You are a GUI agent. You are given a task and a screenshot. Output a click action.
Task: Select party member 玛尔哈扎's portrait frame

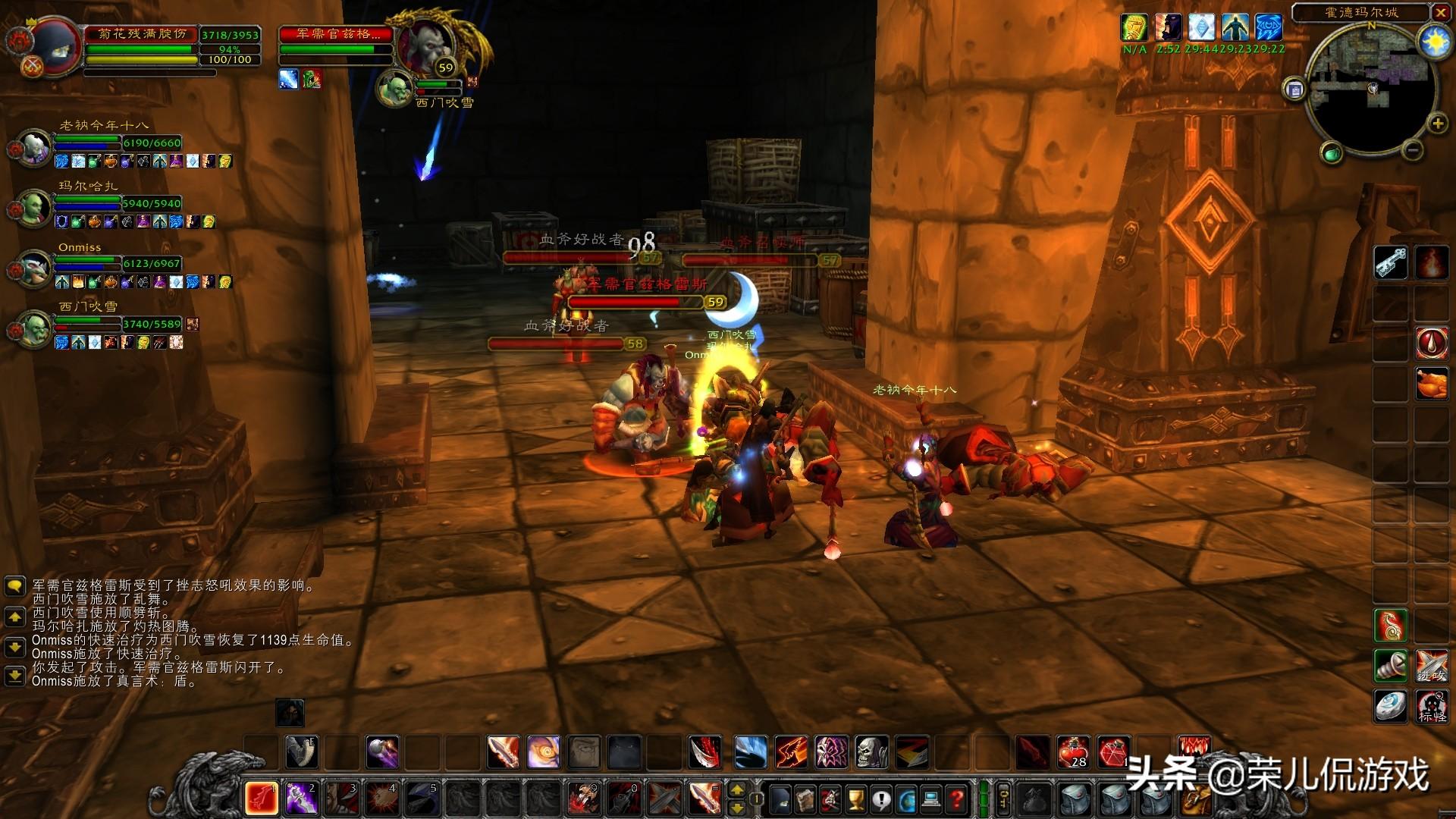point(35,207)
